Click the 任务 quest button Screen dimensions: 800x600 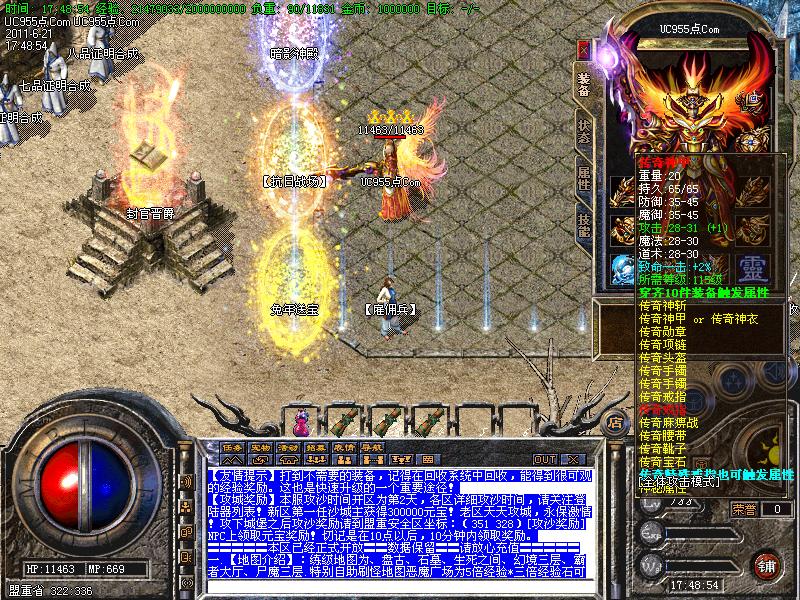tap(232, 447)
